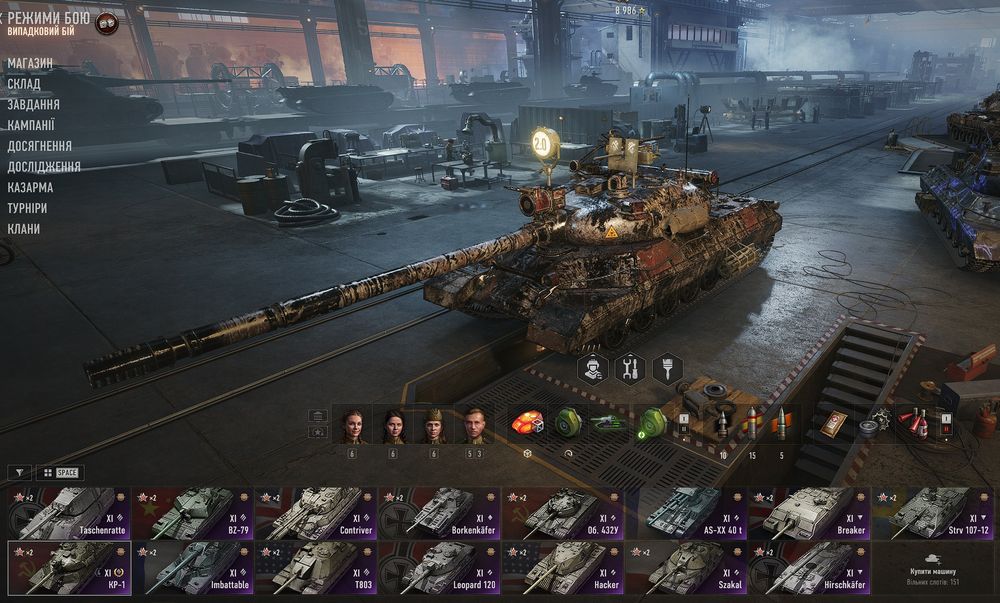Open the Клани menu entry
The image size is (1000, 603).
pyautogui.click(x=24, y=229)
